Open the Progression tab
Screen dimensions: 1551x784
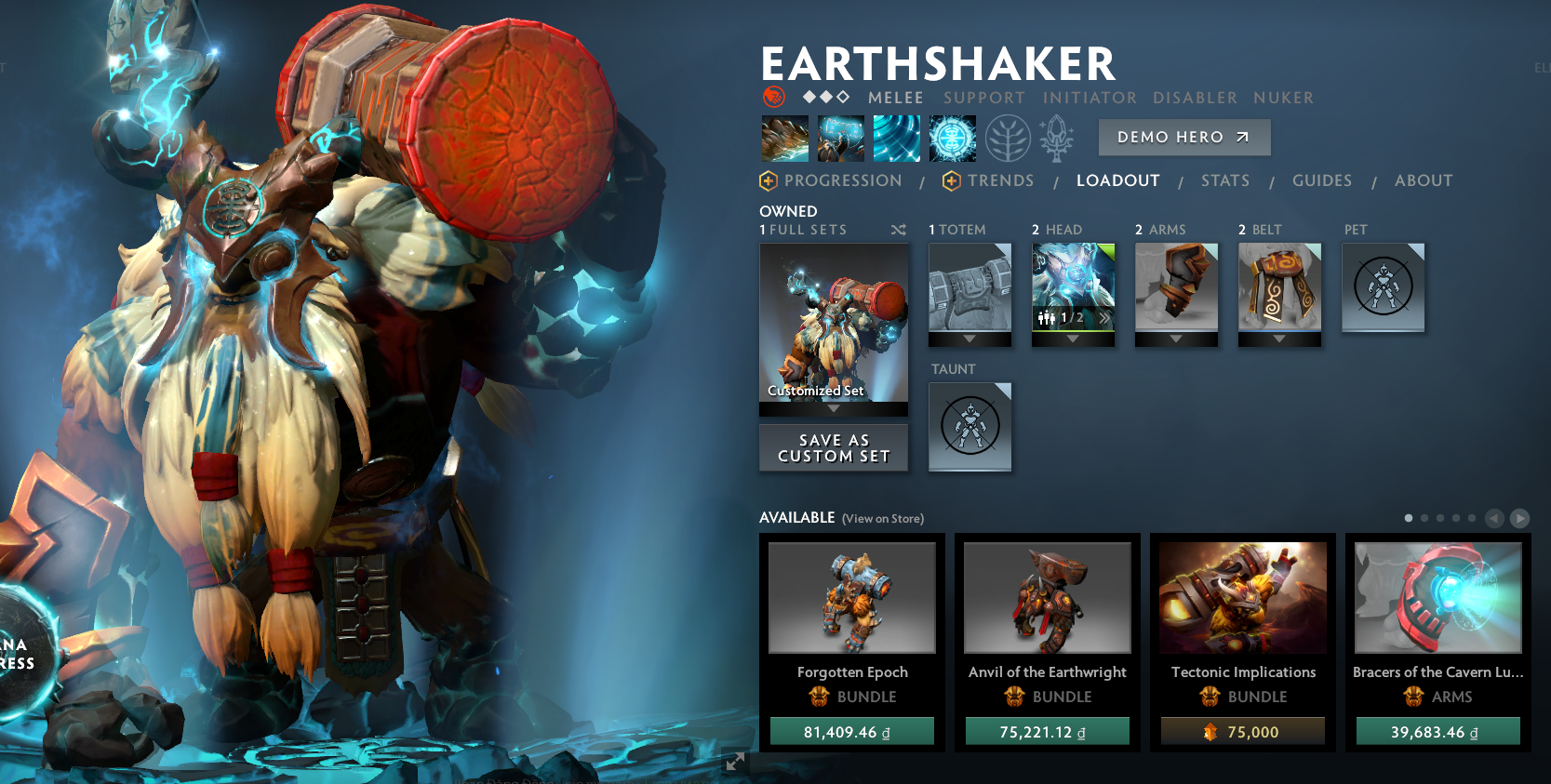842,180
